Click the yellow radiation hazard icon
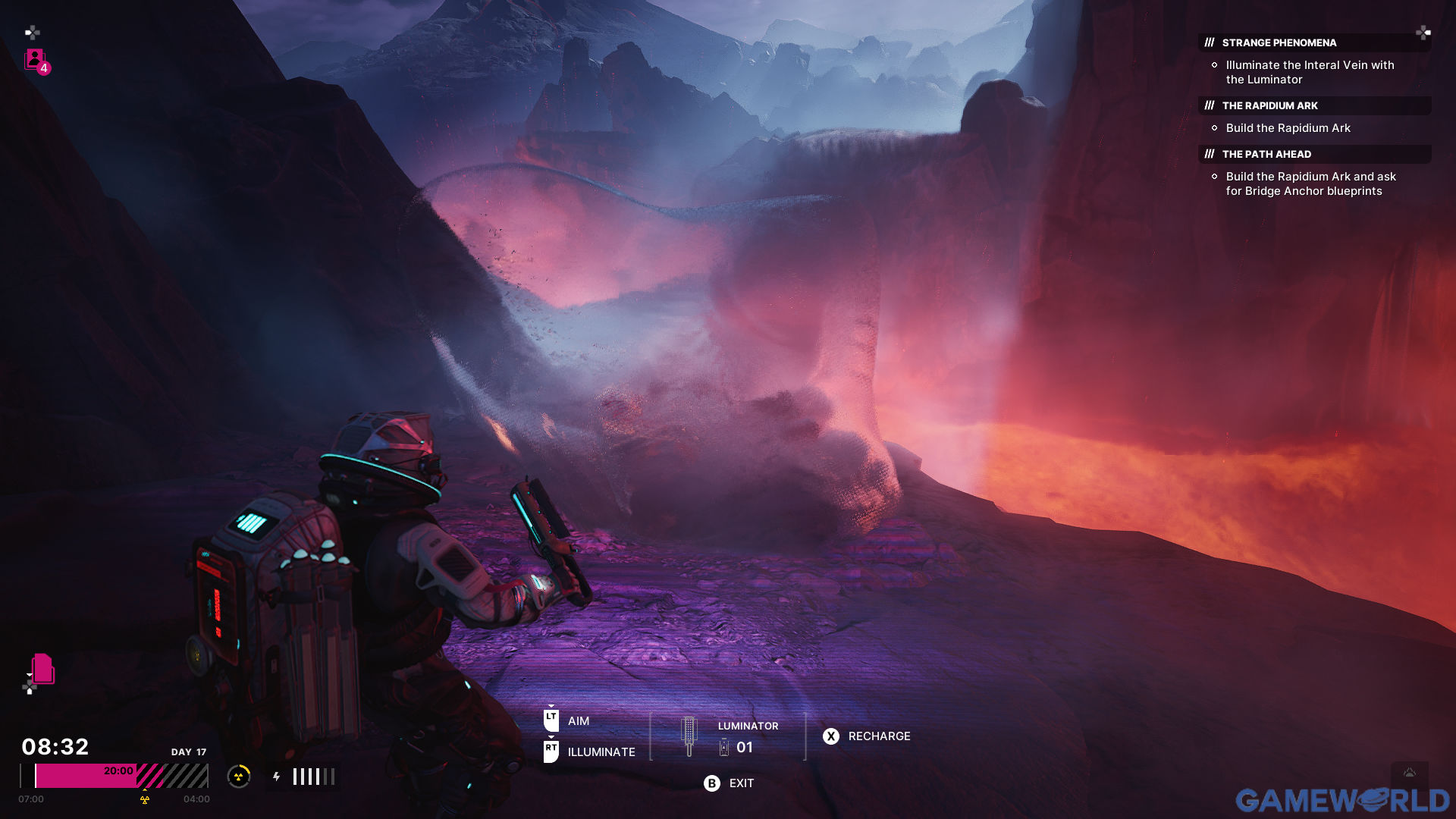This screenshot has height=819, width=1456. [x=239, y=777]
